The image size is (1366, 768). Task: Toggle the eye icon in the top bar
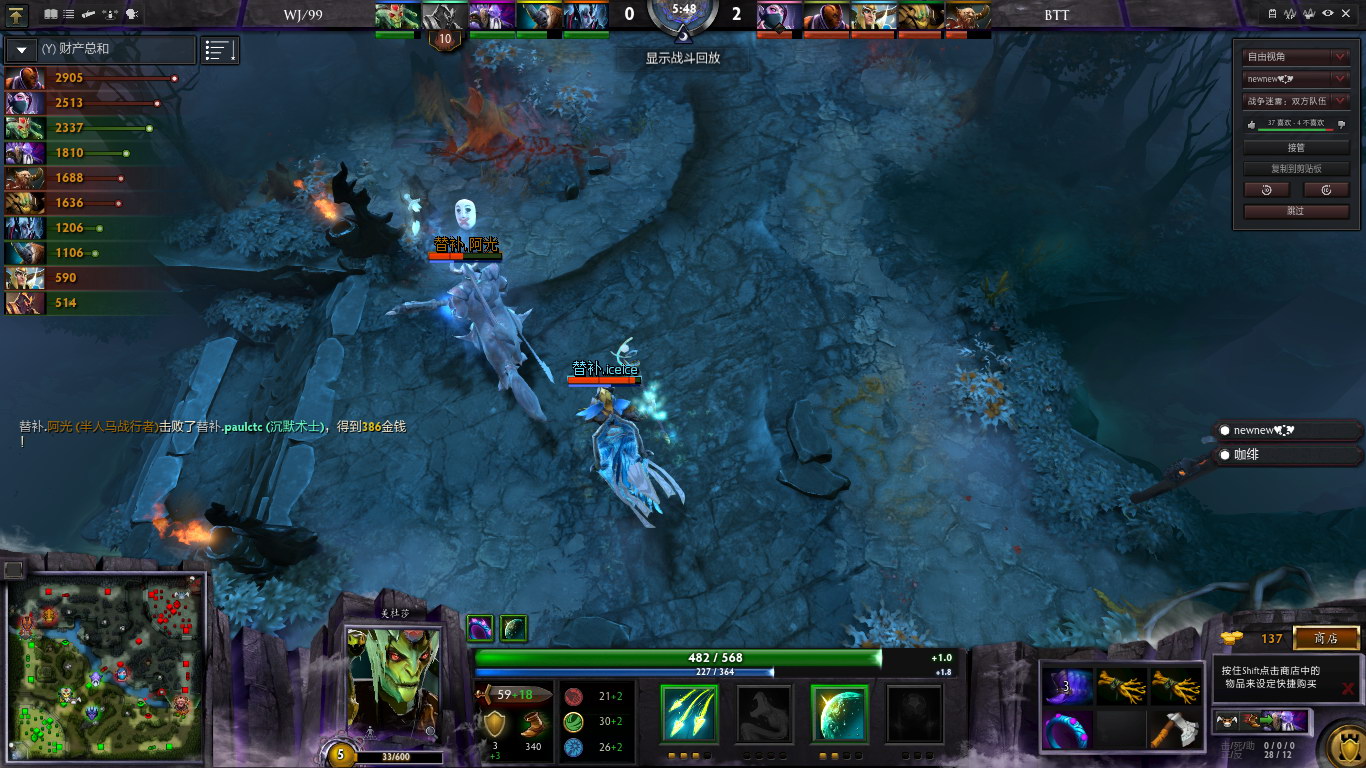(x=1328, y=14)
